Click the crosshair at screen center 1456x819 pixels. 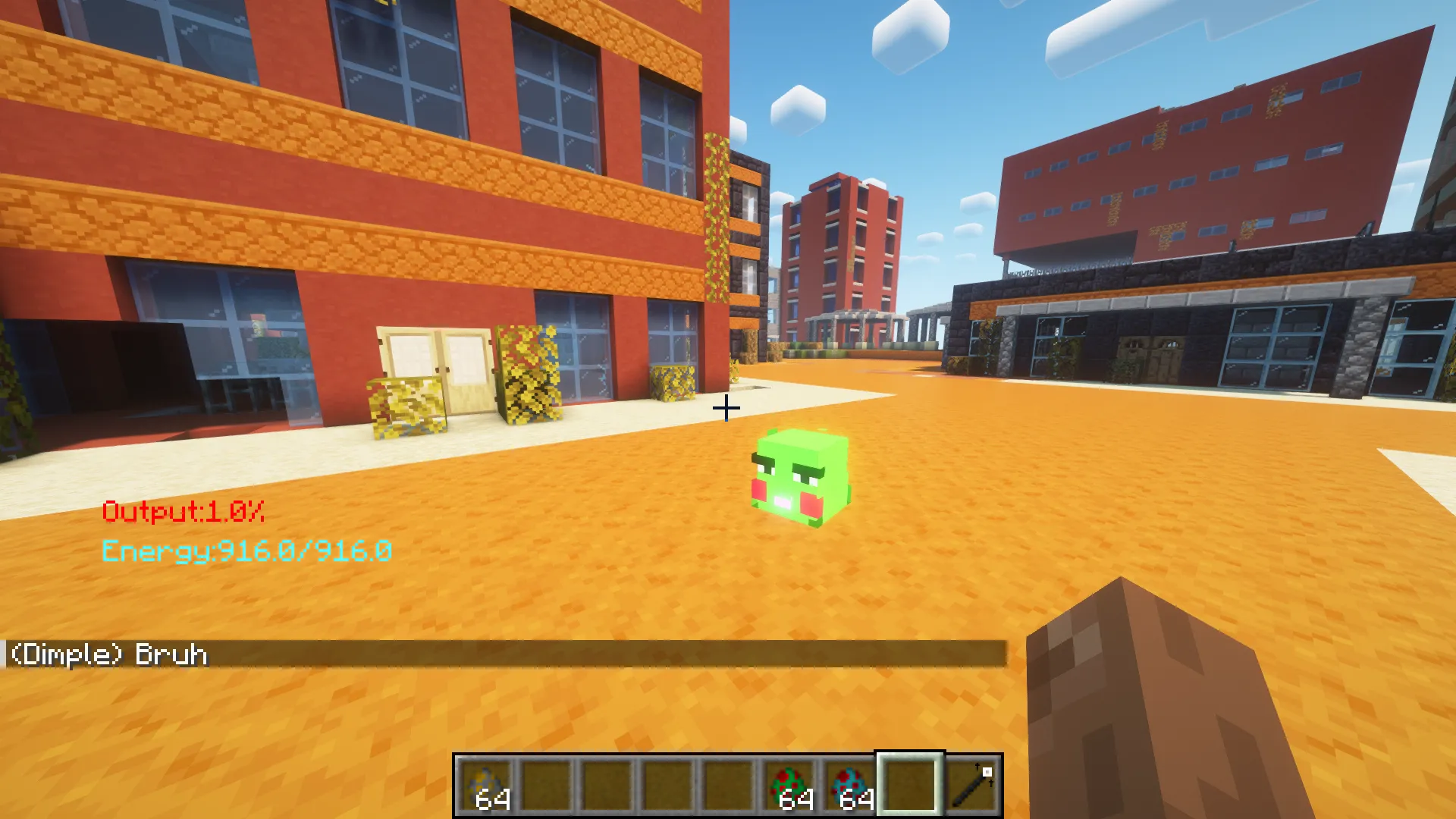click(726, 409)
